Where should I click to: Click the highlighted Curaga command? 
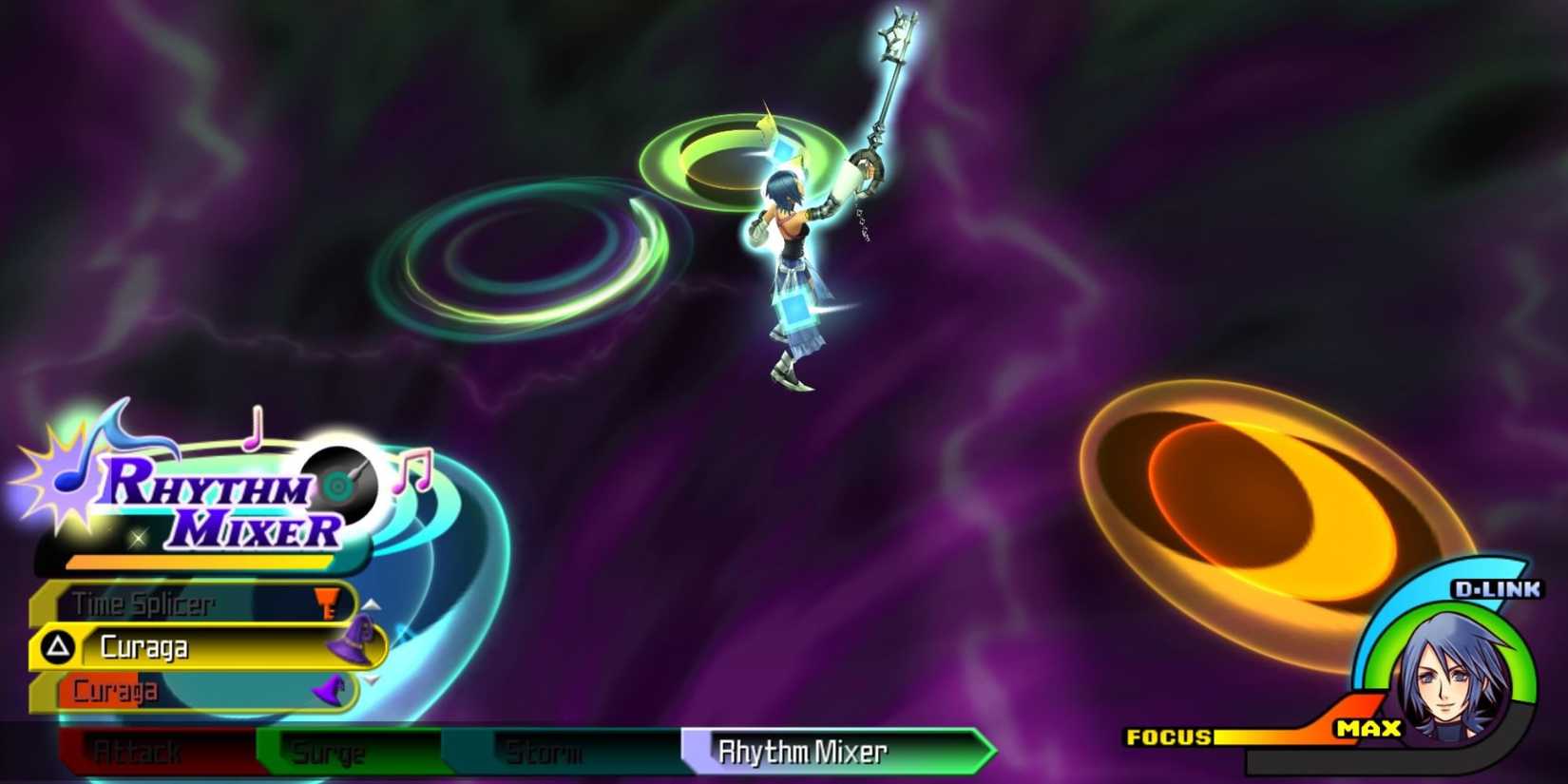pyautogui.click(x=143, y=646)
